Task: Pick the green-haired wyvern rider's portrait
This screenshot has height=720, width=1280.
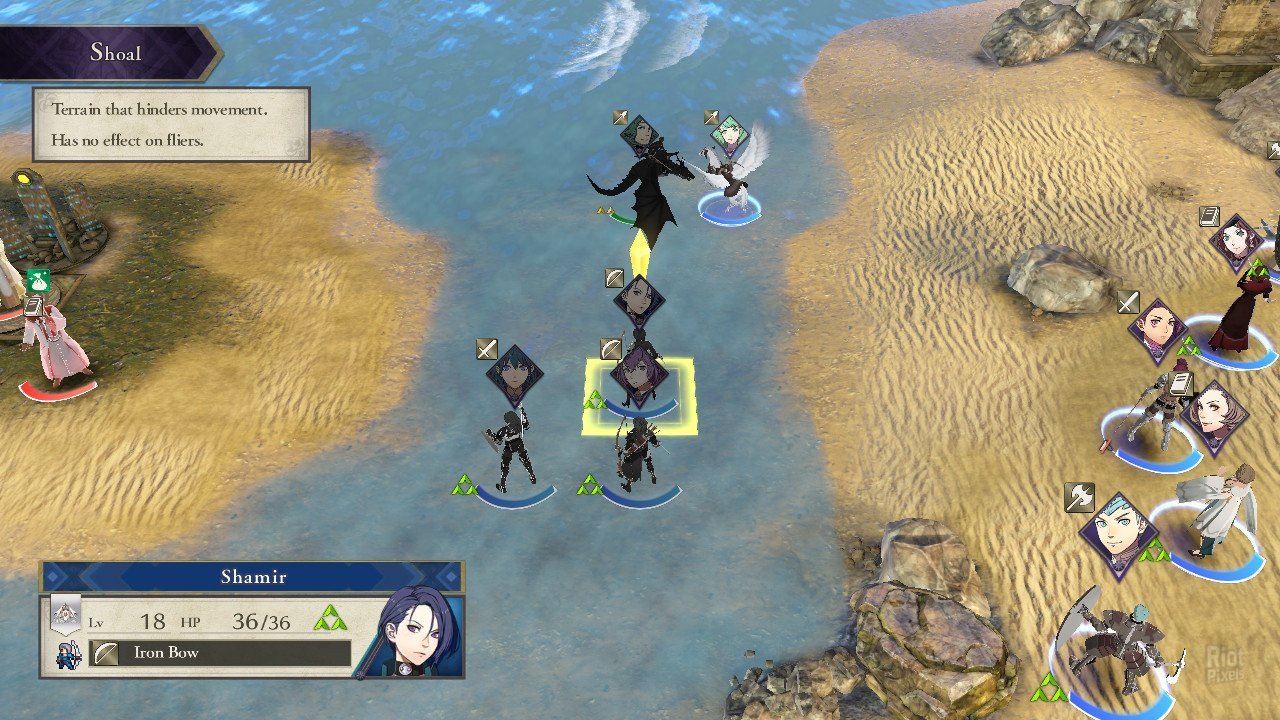Action: (x=639, y=135)
